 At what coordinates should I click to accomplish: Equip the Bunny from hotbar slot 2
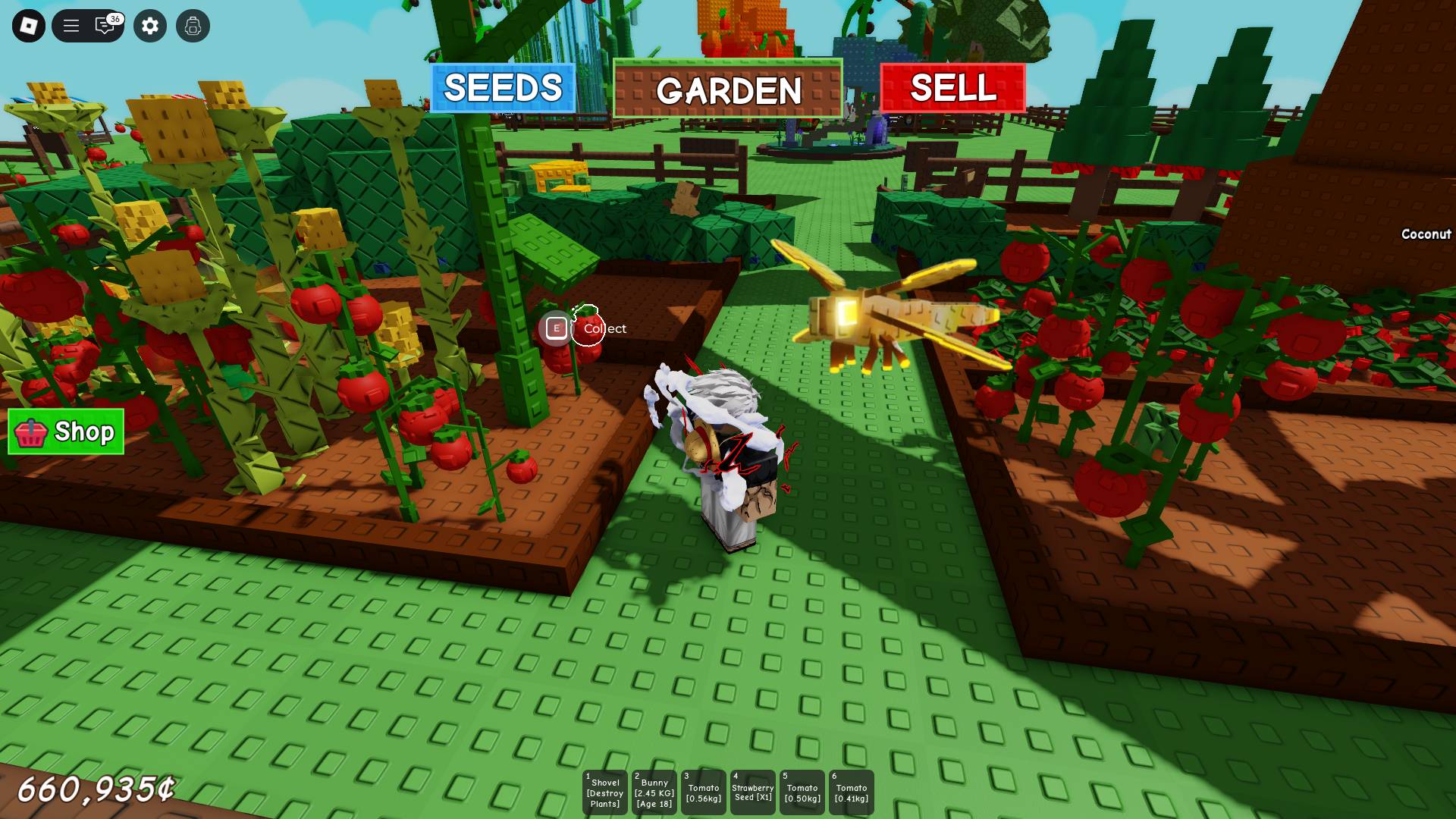pyautogui.click(x=654, y=792)
